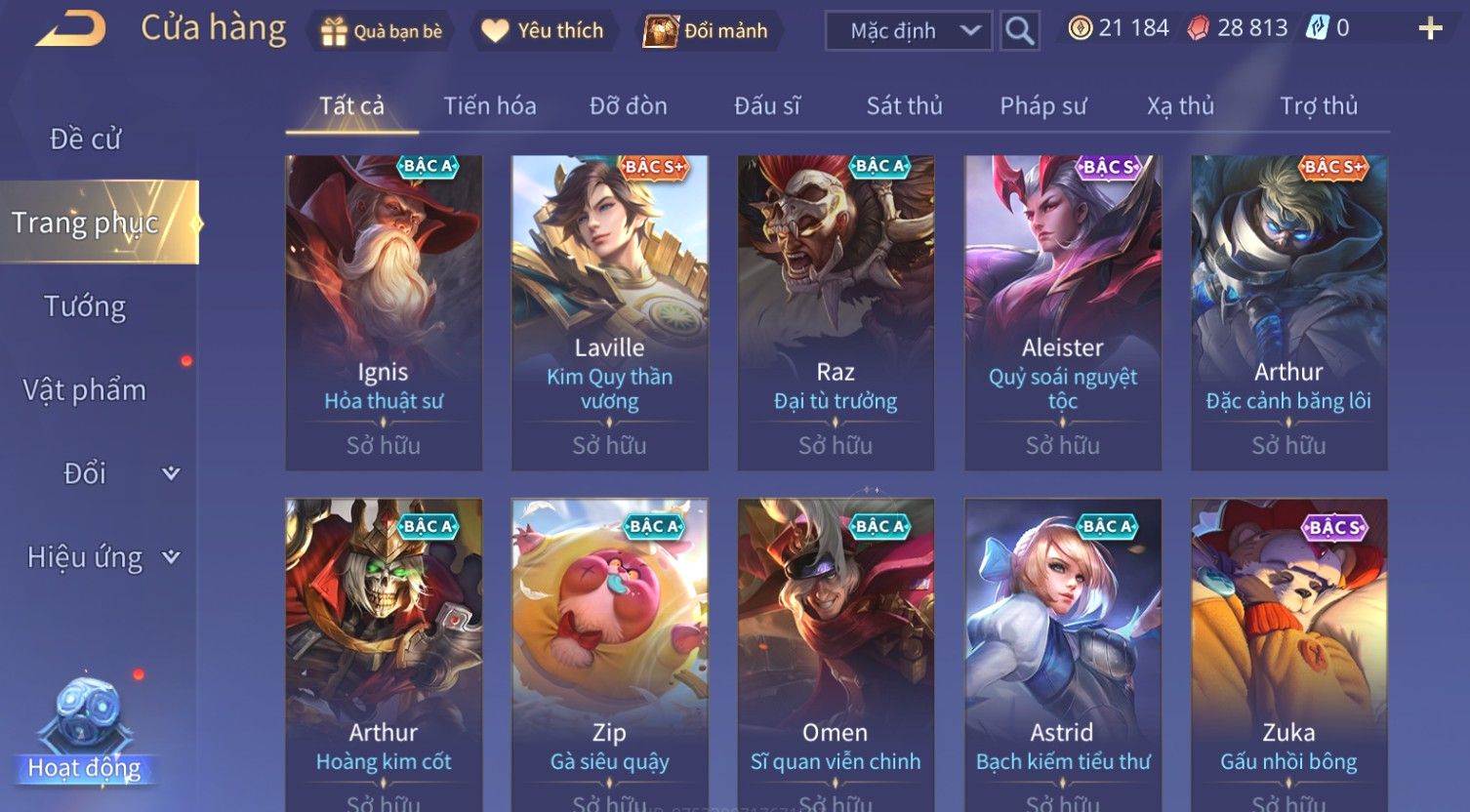This screenshot has height=812, width=1470.
Task: Go to the Tướng shop section
Action: point(86,306)
